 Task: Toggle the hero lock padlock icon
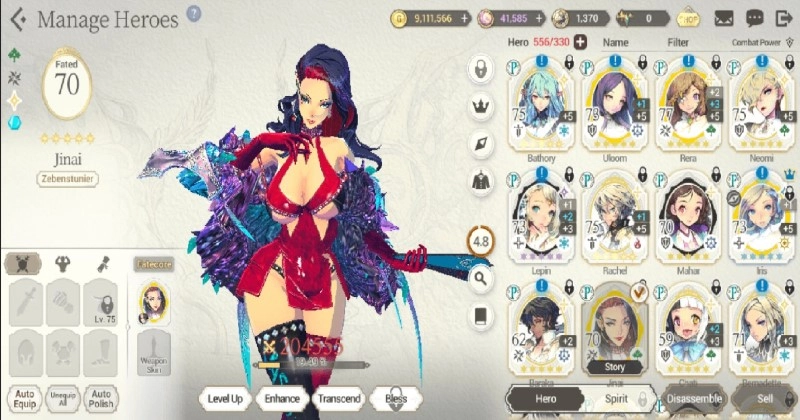coord(482,69)
